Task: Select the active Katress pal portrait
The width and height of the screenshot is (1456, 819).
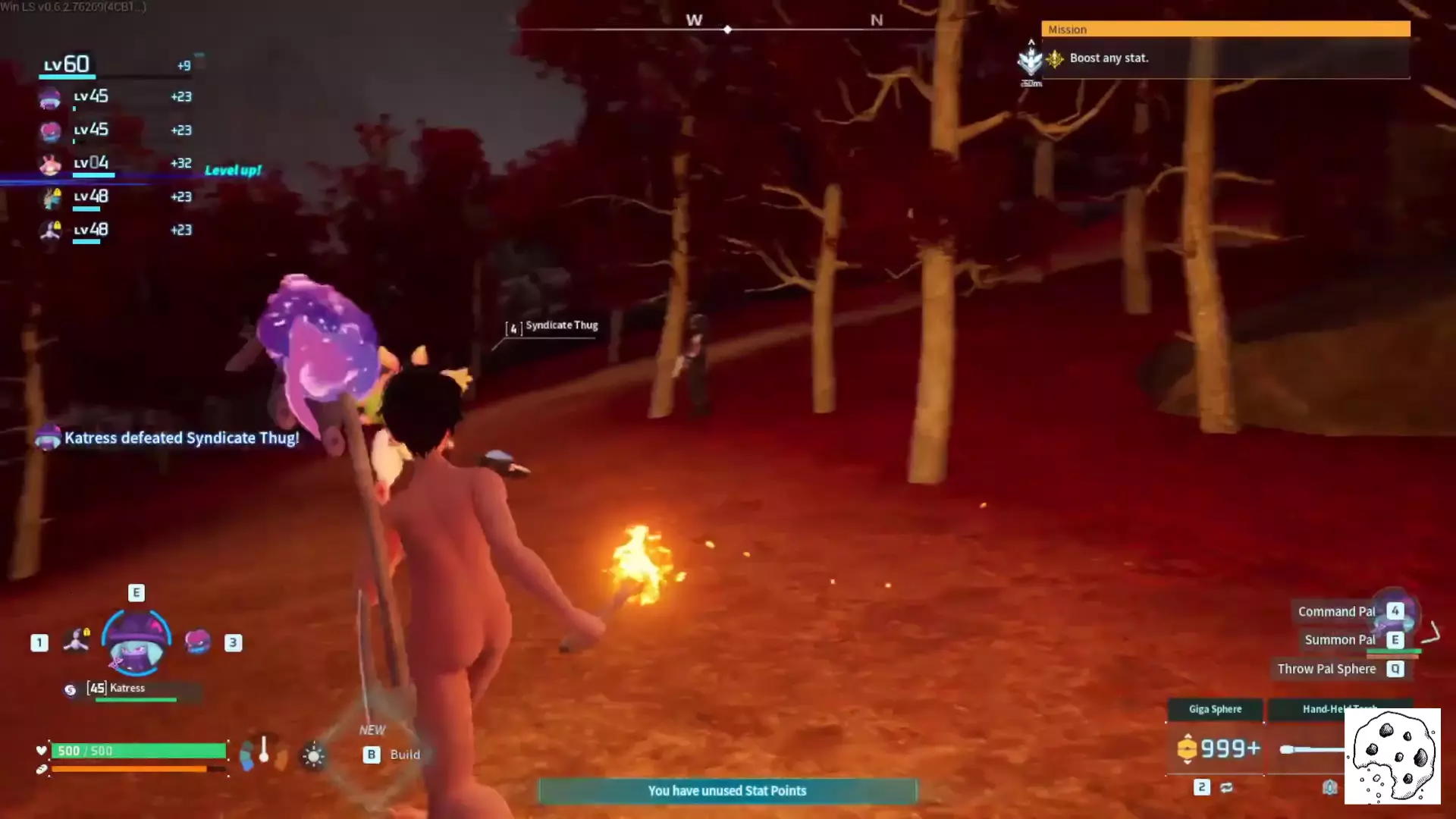Action: tap(136, 644)
